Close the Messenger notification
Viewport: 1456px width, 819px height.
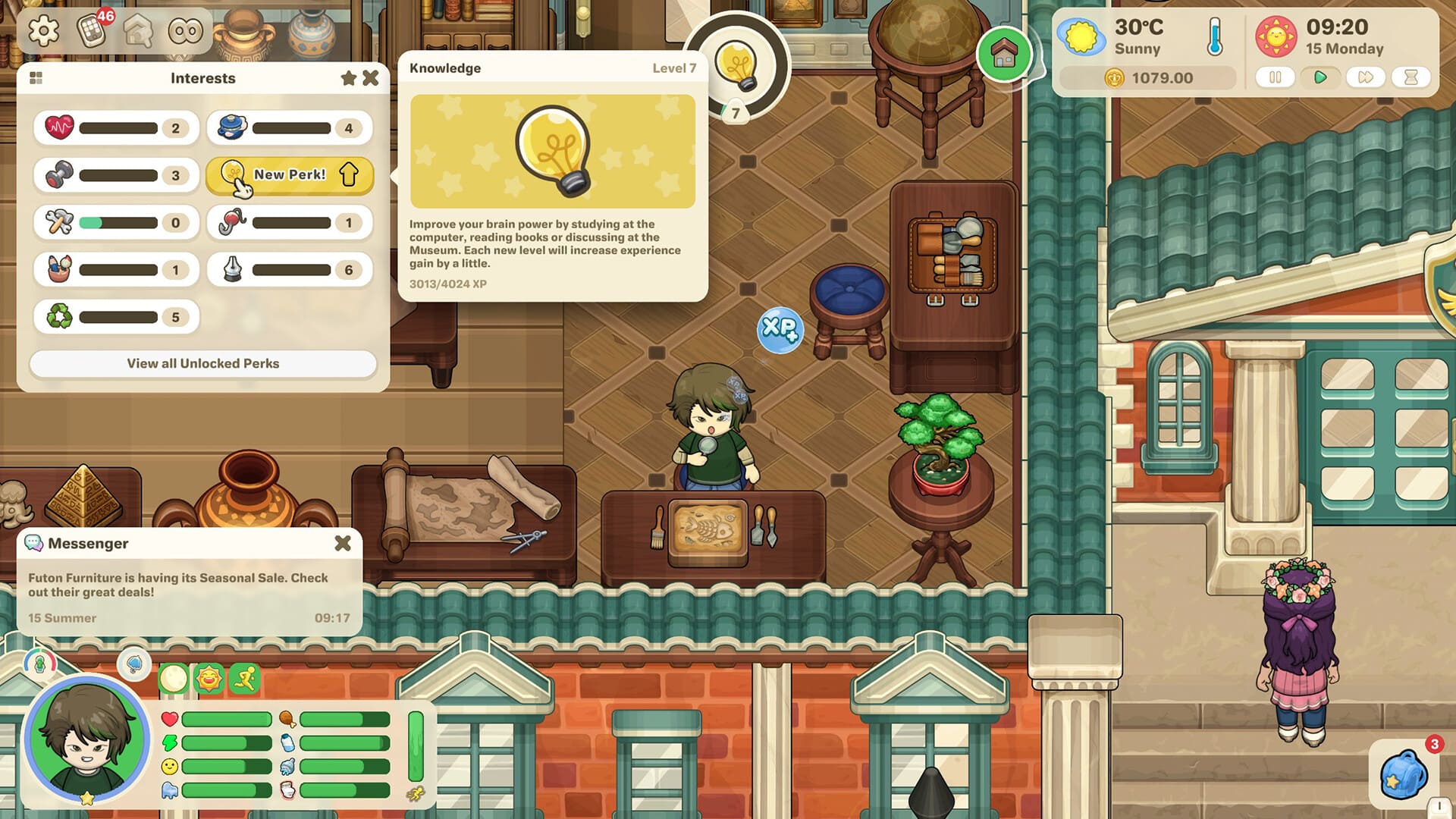pyautogui.click(x=343, y=543)
